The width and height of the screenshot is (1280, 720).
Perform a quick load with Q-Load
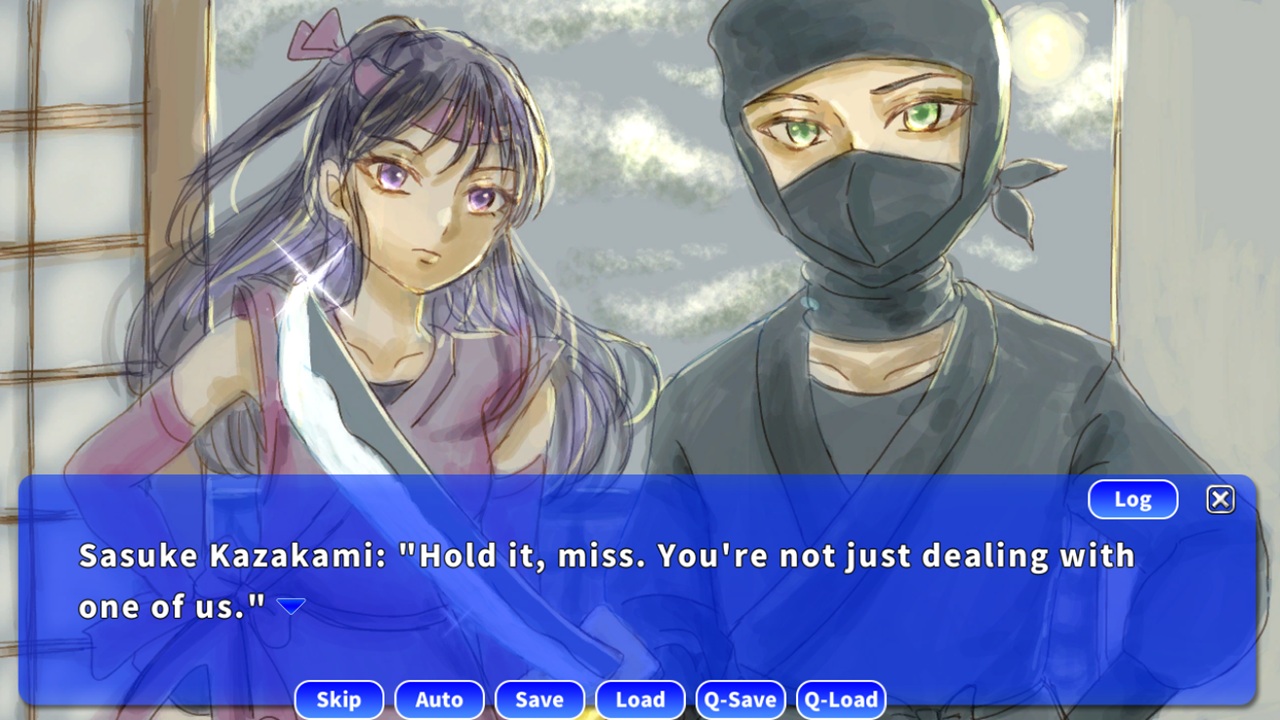(841, 699)
